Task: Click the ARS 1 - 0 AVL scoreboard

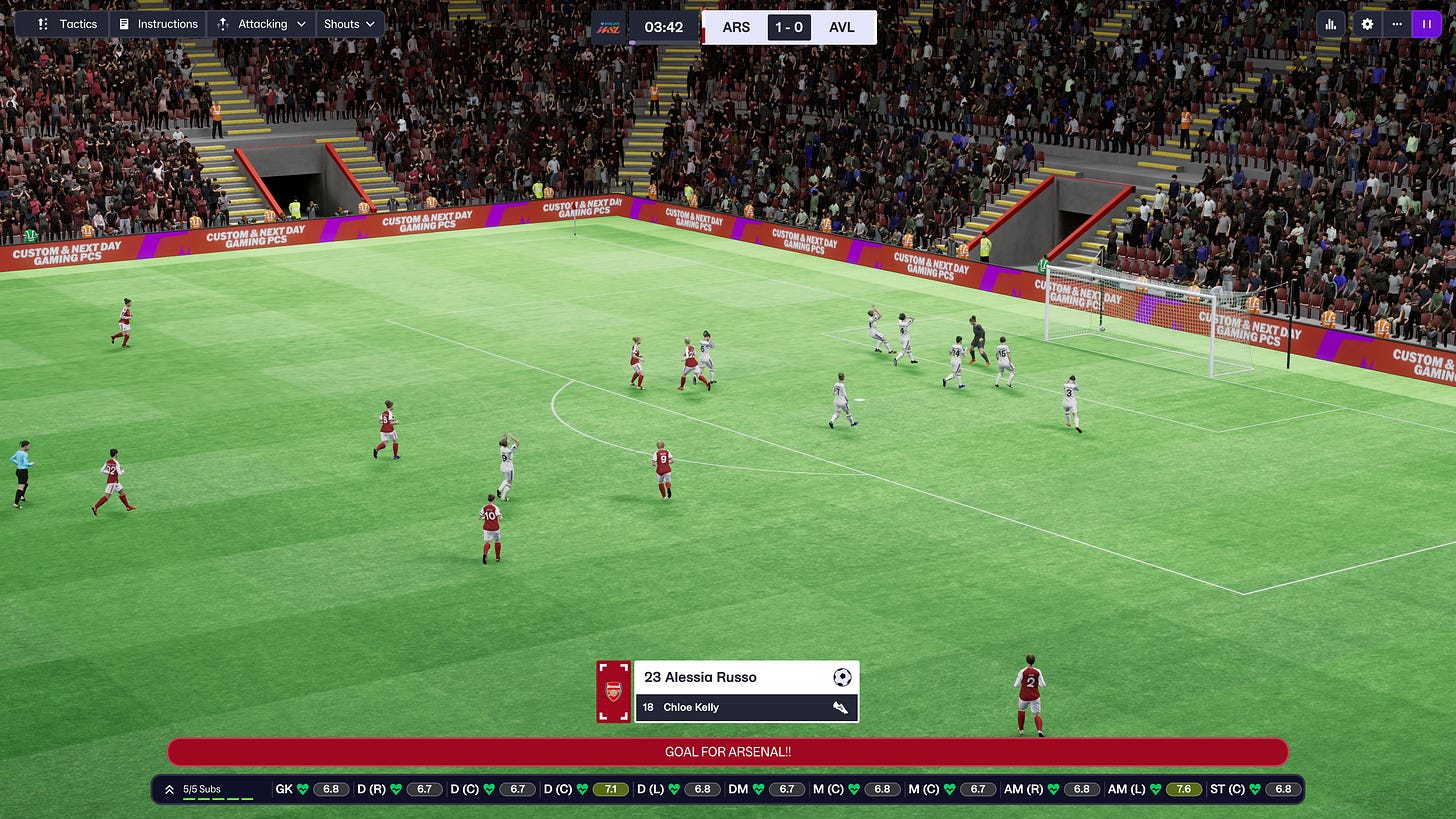Action: (x=789, y=27)
